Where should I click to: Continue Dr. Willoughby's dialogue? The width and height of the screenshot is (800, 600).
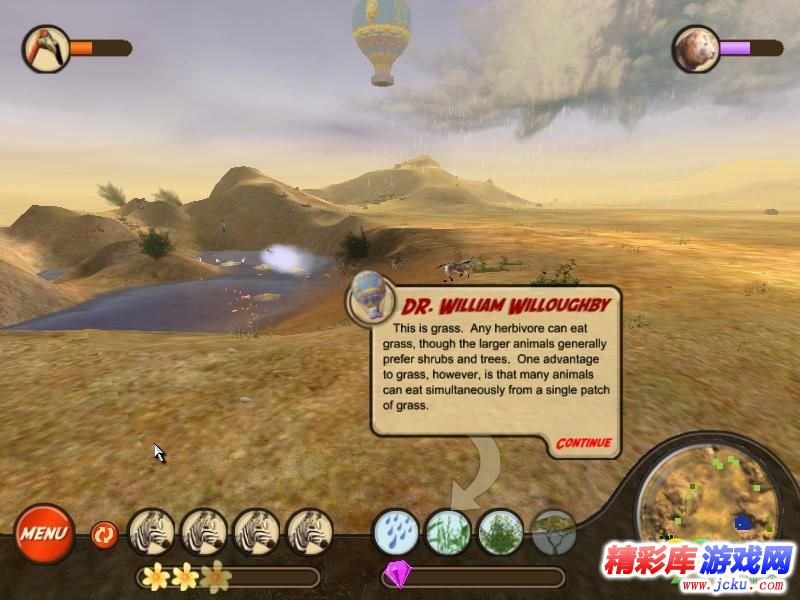pos(583,442)
